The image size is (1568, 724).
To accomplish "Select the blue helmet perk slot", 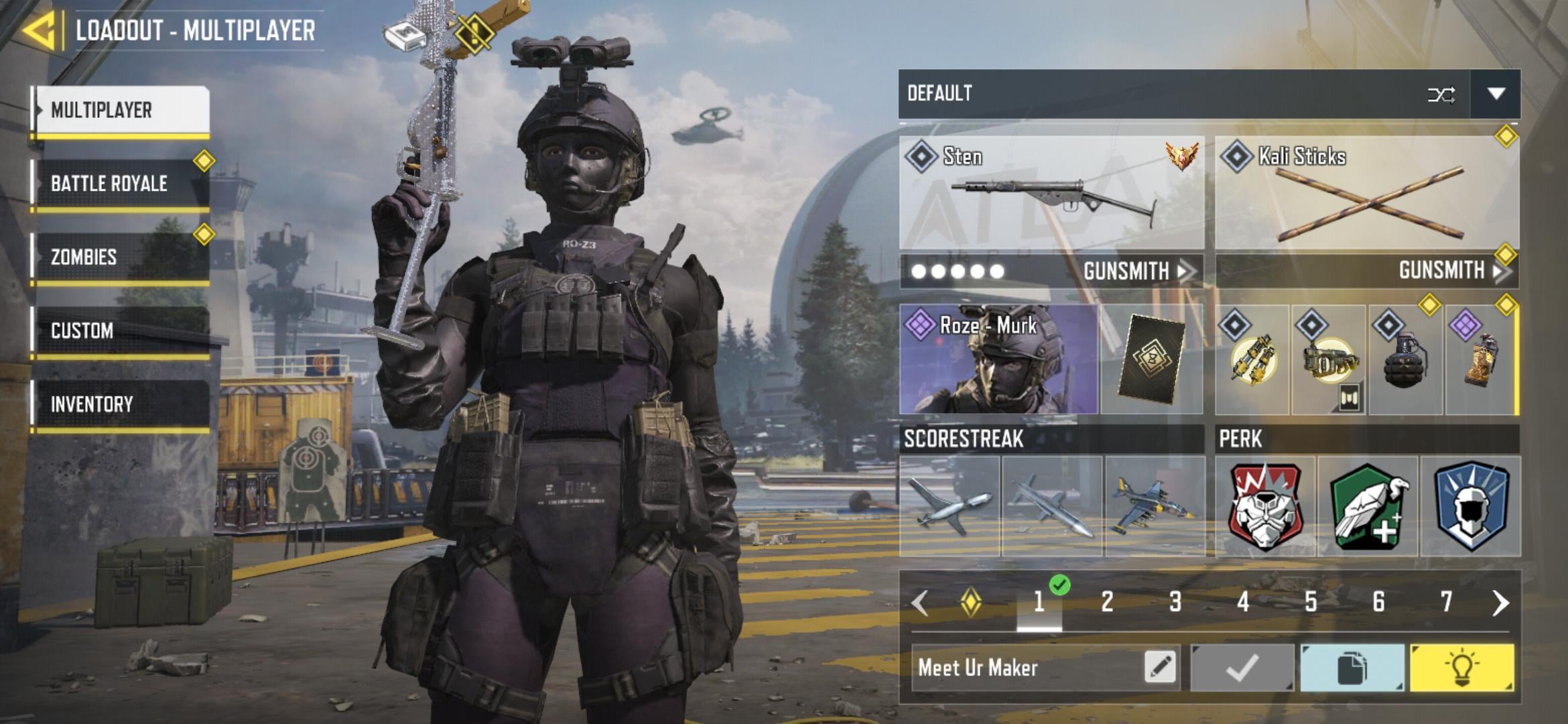I will point(1471,507).
